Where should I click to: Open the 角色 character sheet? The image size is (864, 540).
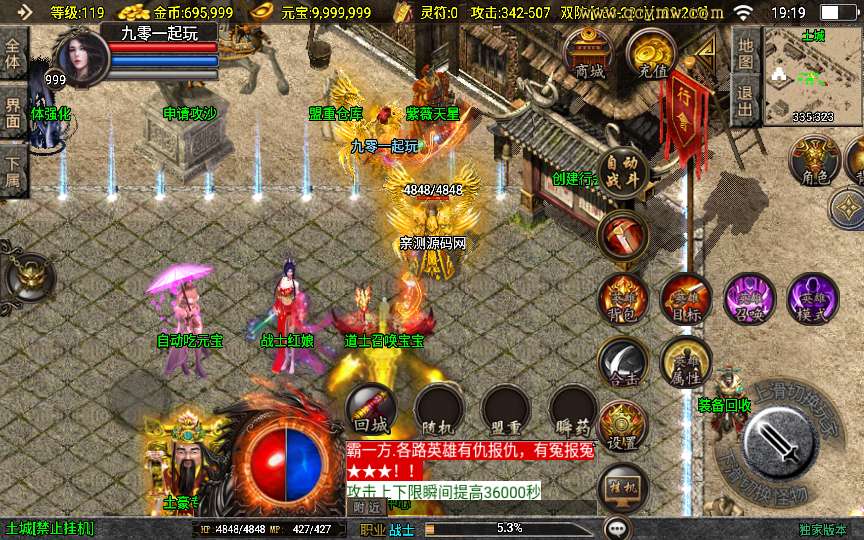click(813, 160)
